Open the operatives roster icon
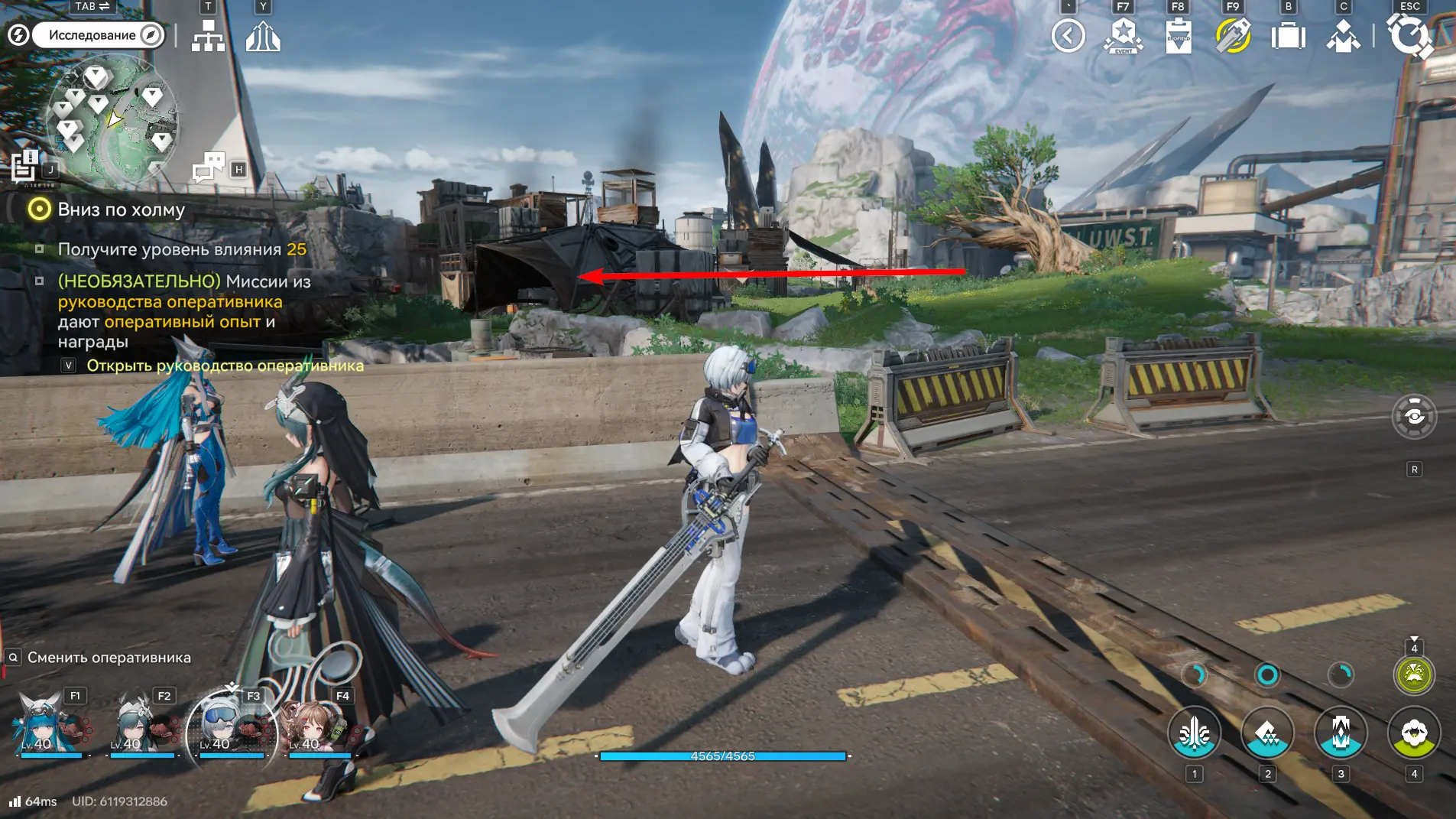The image size is (1456, 819). [x=1343, y=35]
